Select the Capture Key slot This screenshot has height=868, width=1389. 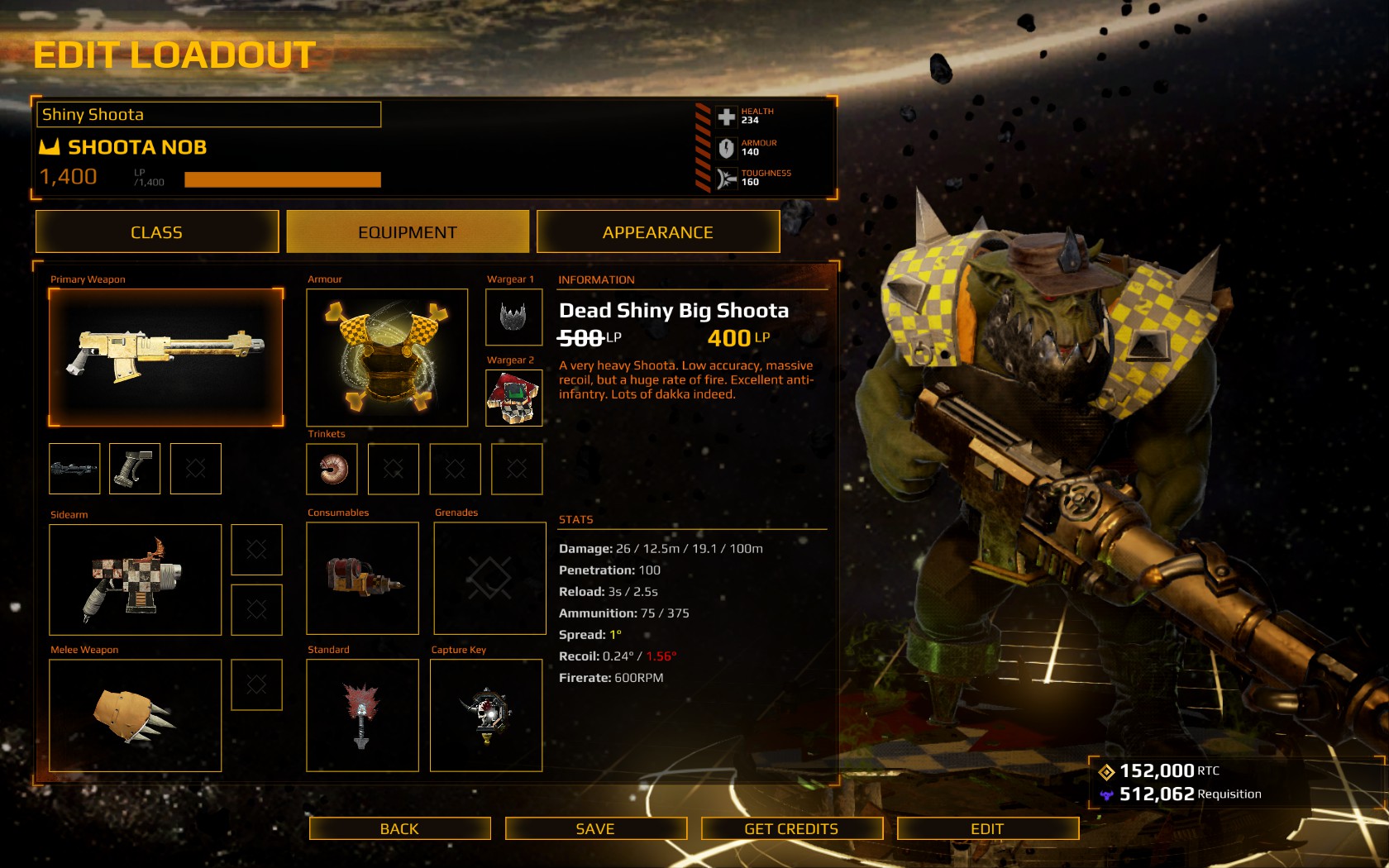(x=486, y=715)
